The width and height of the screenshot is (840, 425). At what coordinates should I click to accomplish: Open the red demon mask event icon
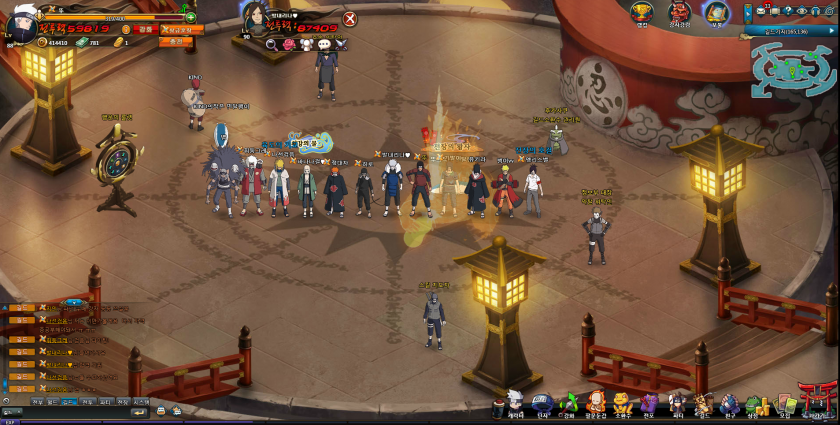(x=679, y=12)
